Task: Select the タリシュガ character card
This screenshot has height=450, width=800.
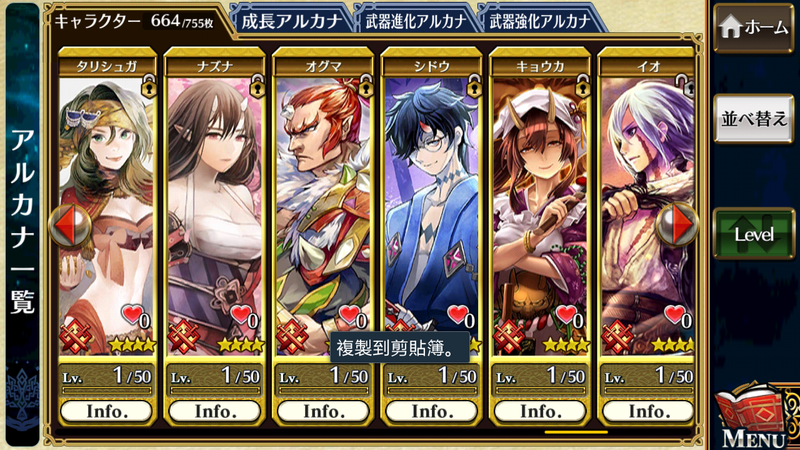Action: tap(107, 200)
